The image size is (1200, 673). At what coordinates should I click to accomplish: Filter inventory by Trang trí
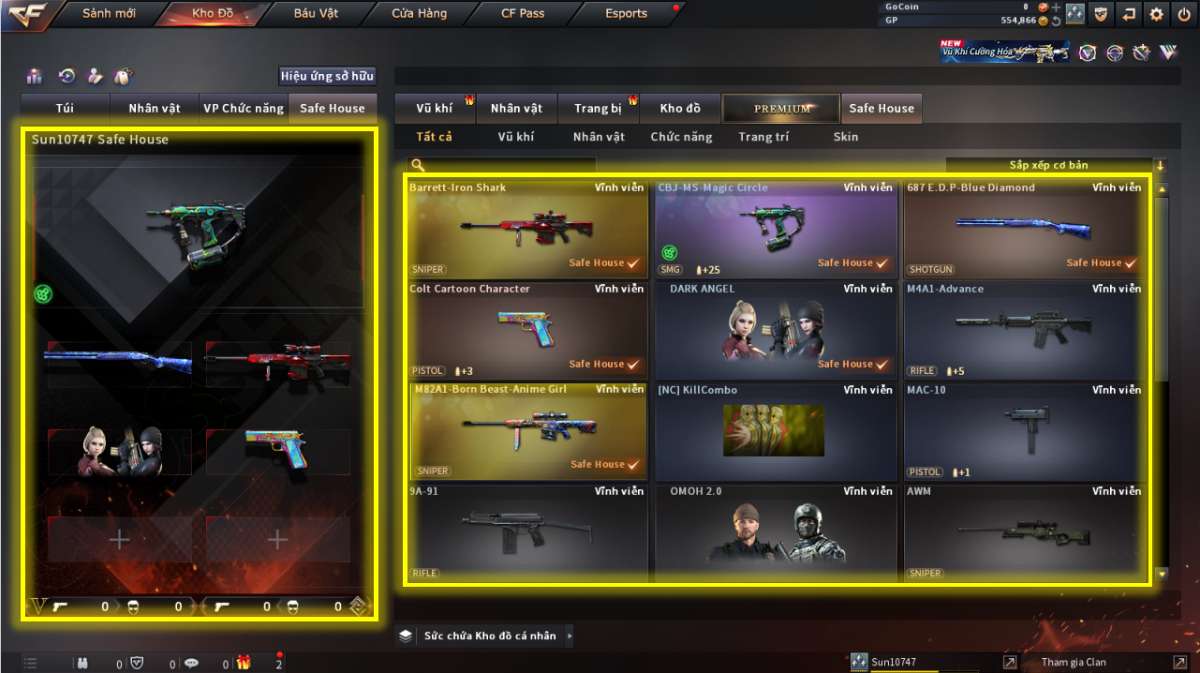pyautogui.click(x=763, y=137)
